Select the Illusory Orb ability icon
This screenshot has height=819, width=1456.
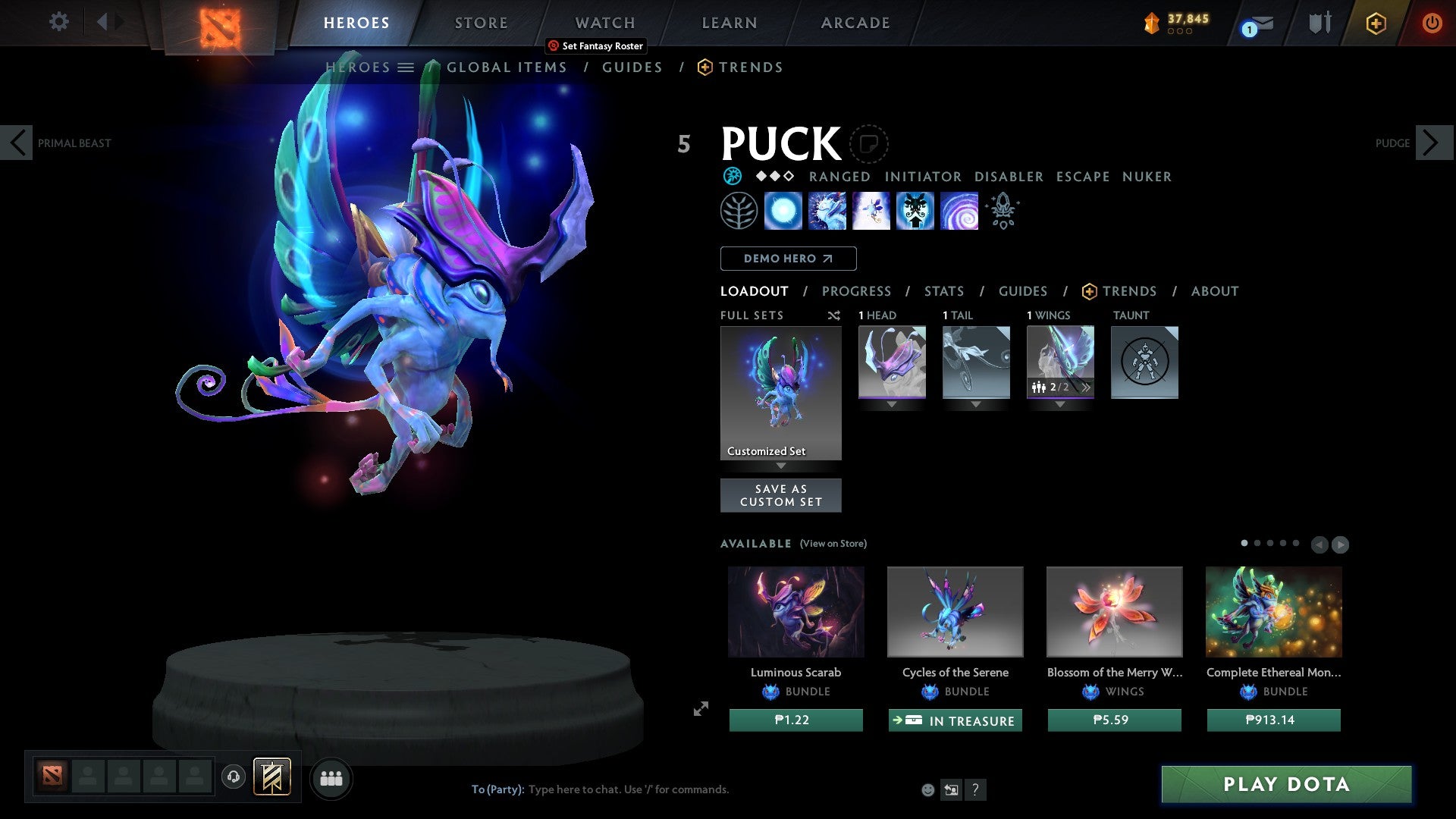tap(783, 211)
